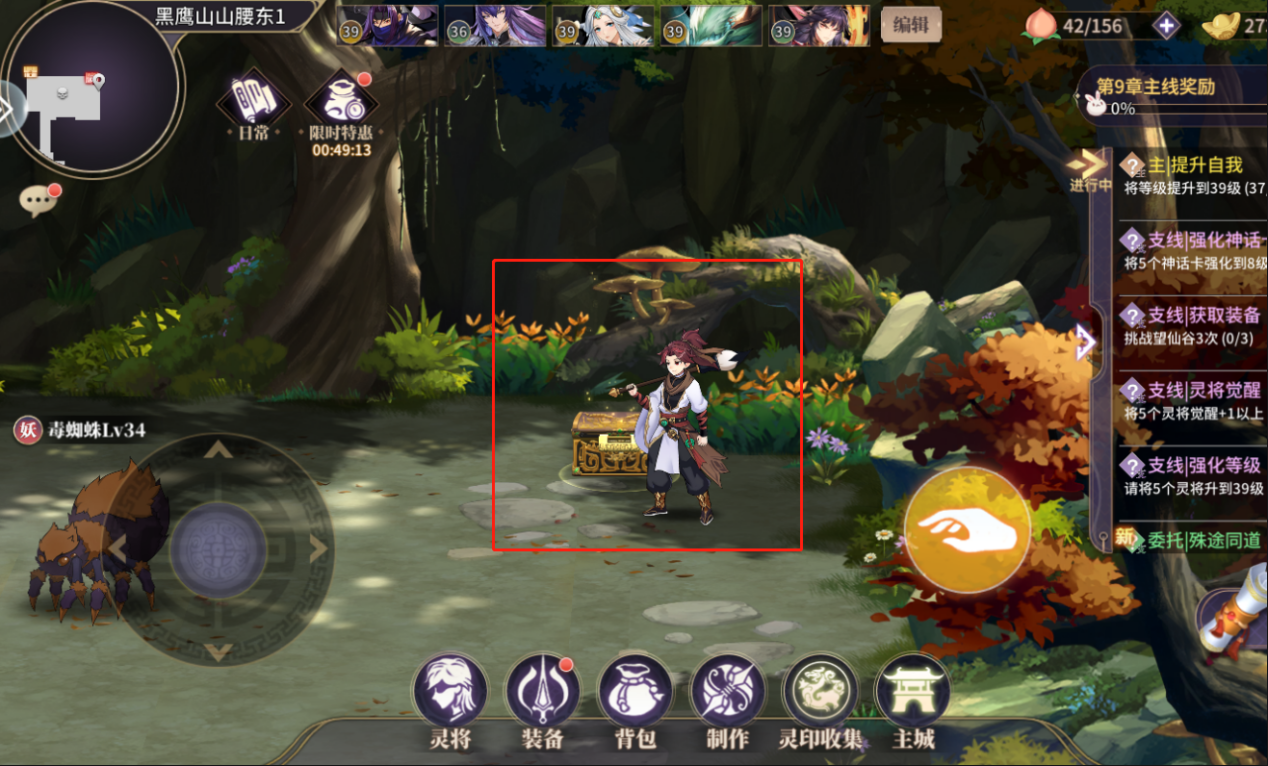Open the chat speech bubble
This screenshot has width=1268, height=766.
[39, 201]
